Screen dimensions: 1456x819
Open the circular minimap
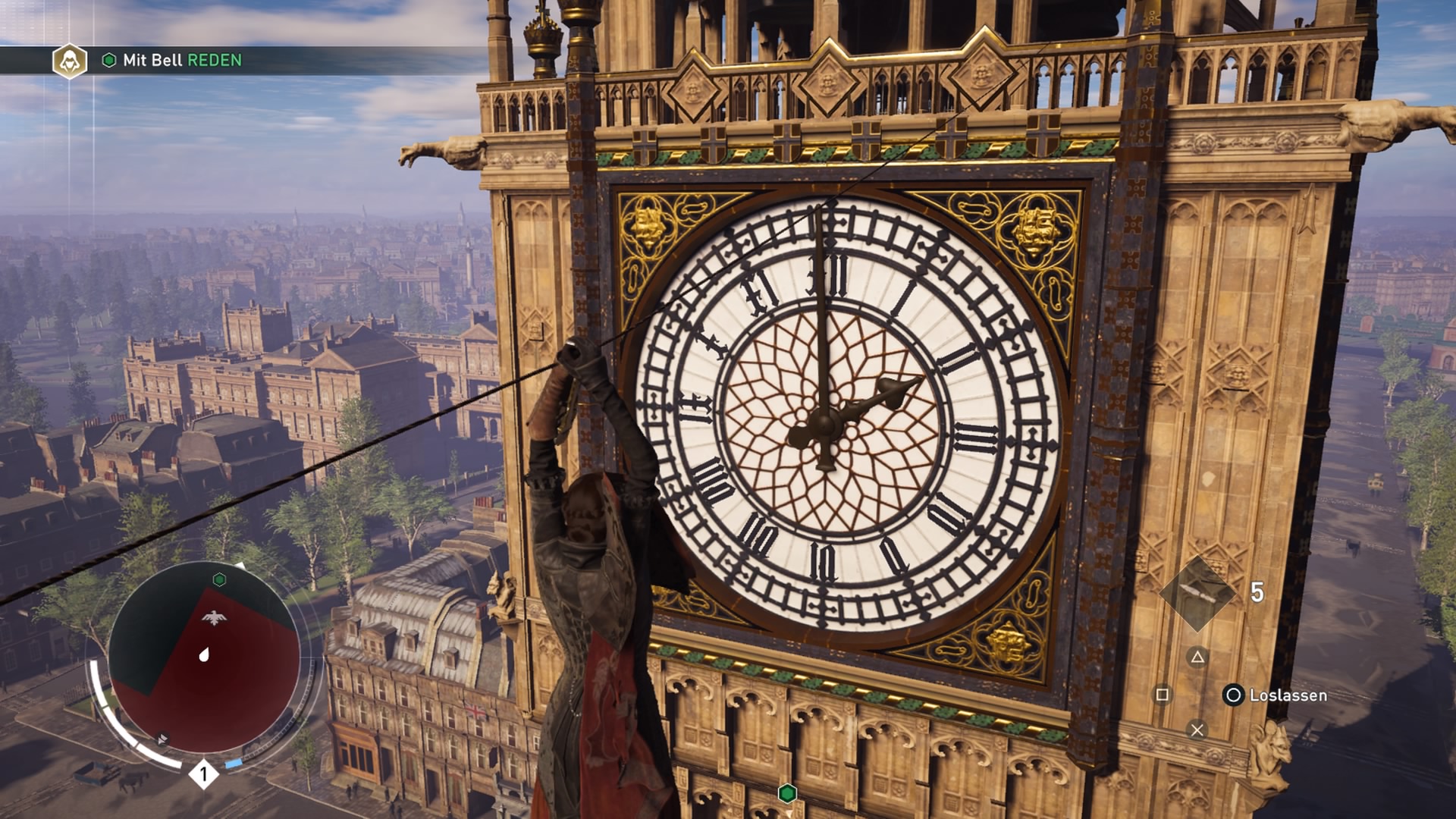(204, 657)
